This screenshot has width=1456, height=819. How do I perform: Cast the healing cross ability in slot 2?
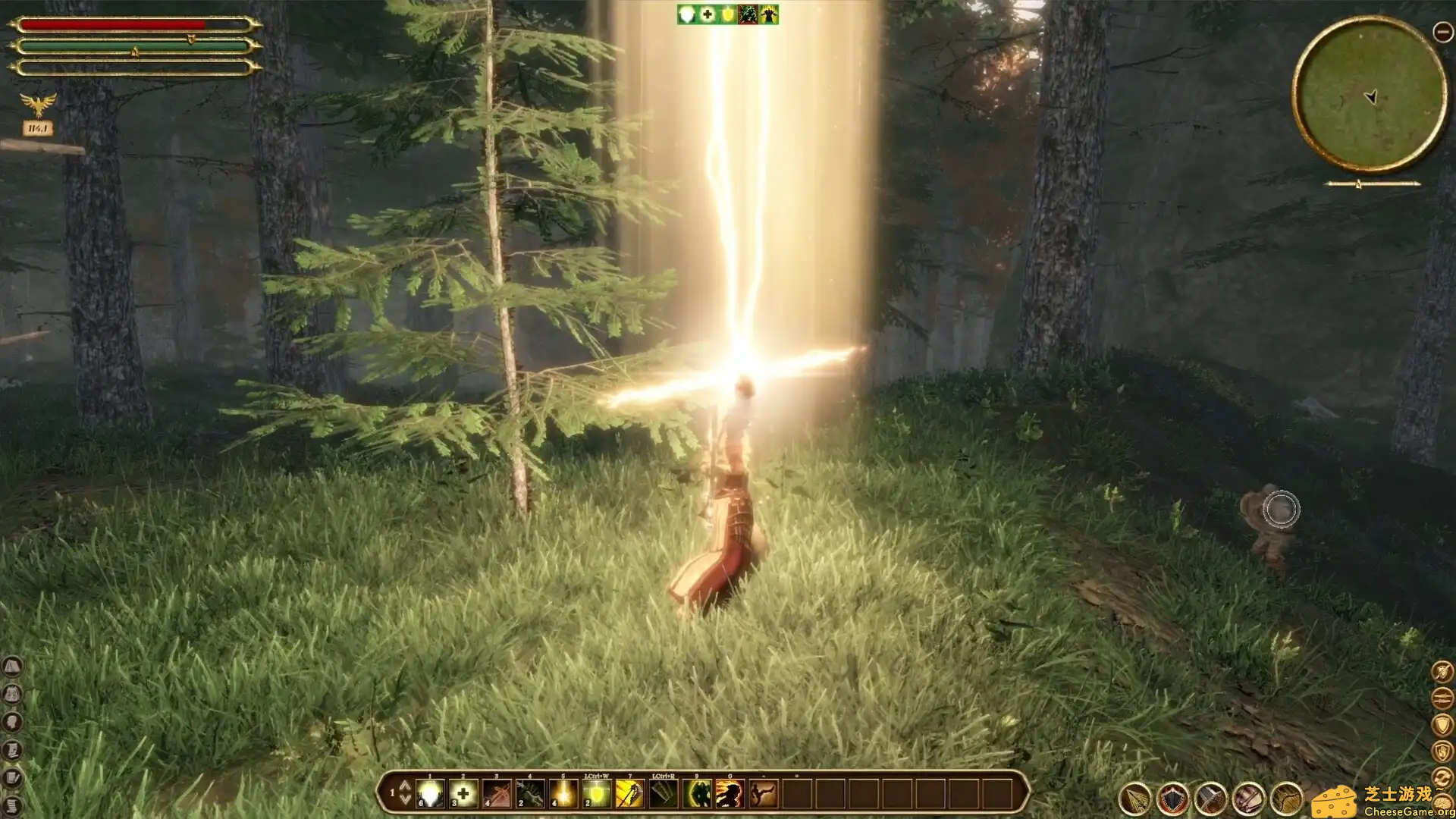click(463, 794)
